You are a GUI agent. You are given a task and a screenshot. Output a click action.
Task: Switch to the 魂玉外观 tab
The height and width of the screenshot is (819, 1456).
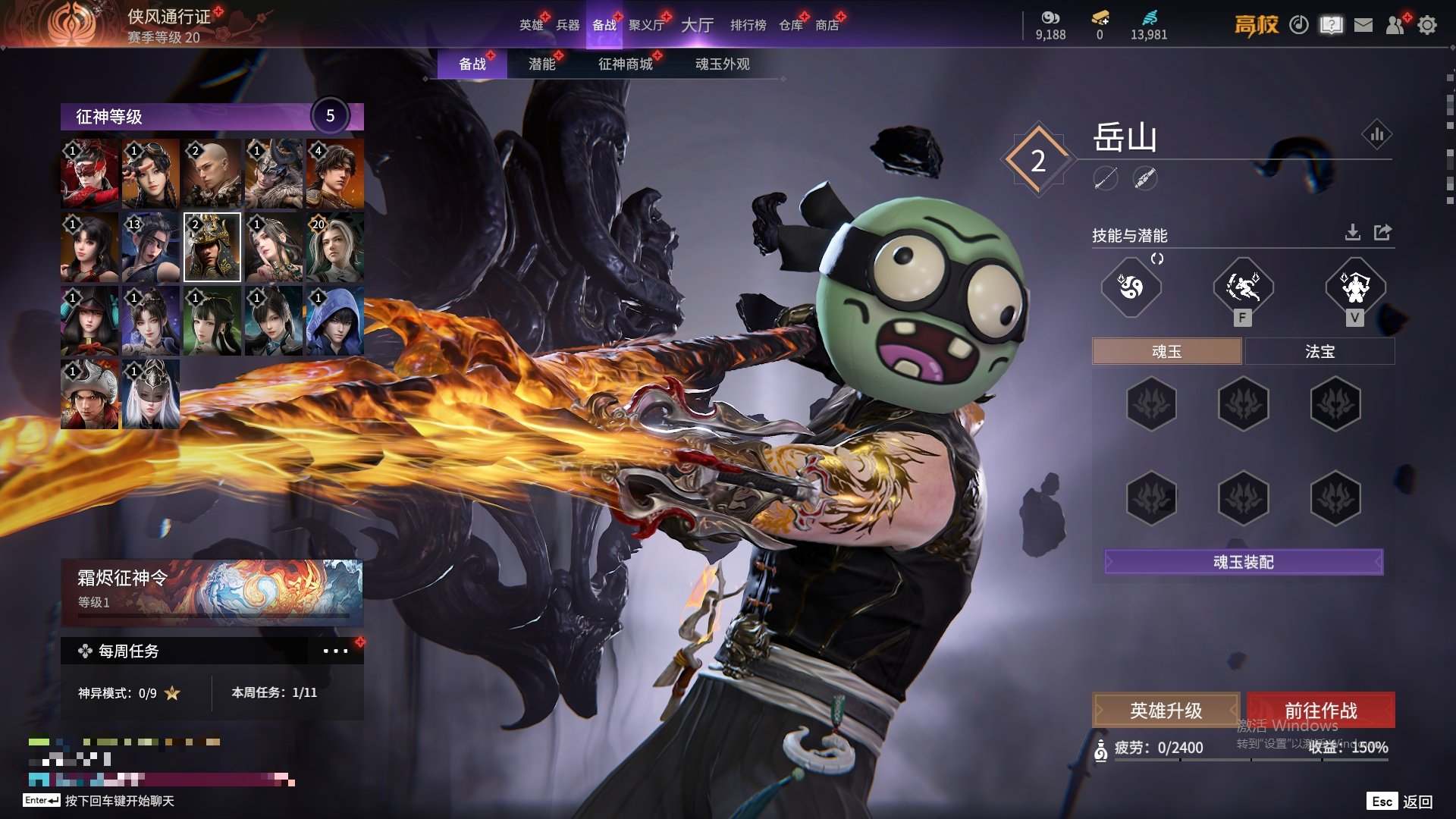[722, 64]
